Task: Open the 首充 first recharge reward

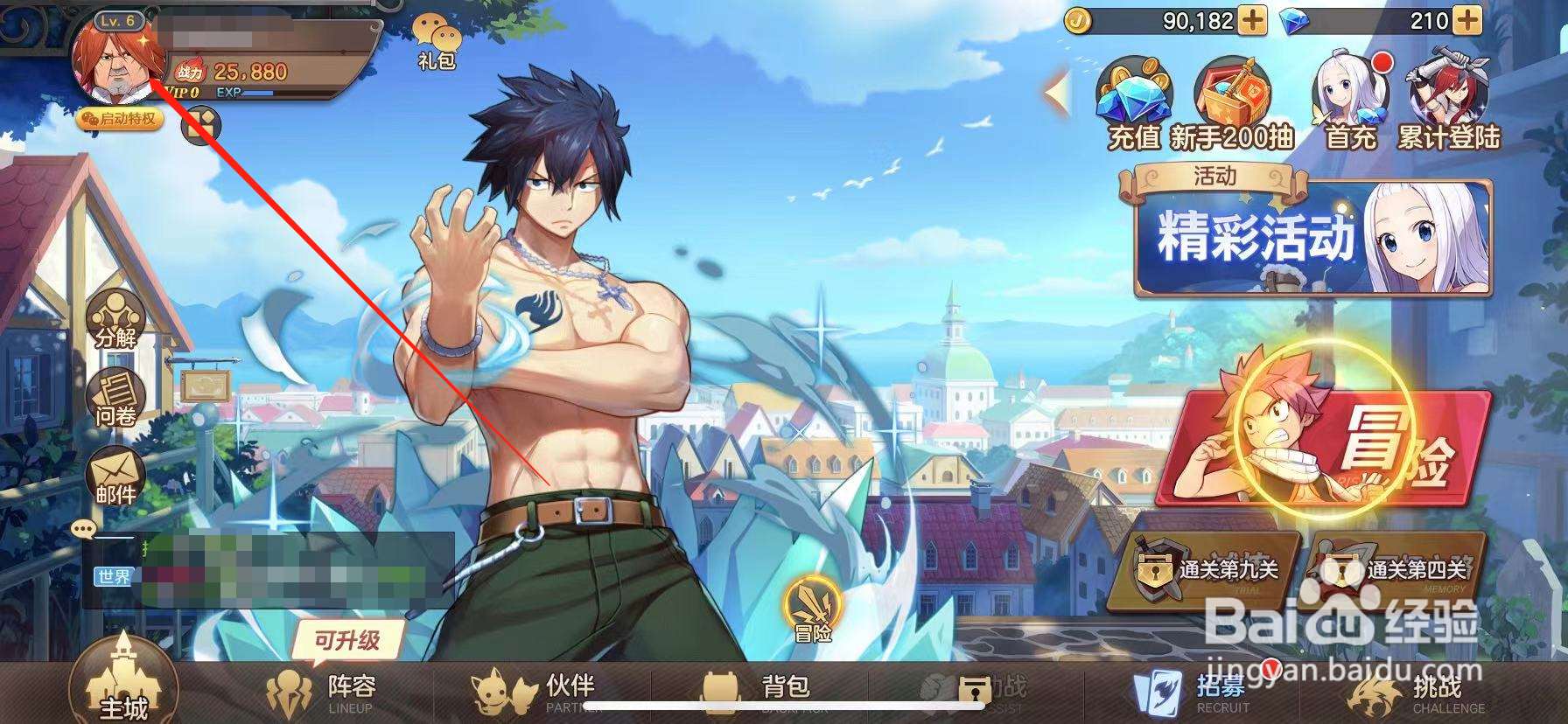Action: pos(1351,102)
